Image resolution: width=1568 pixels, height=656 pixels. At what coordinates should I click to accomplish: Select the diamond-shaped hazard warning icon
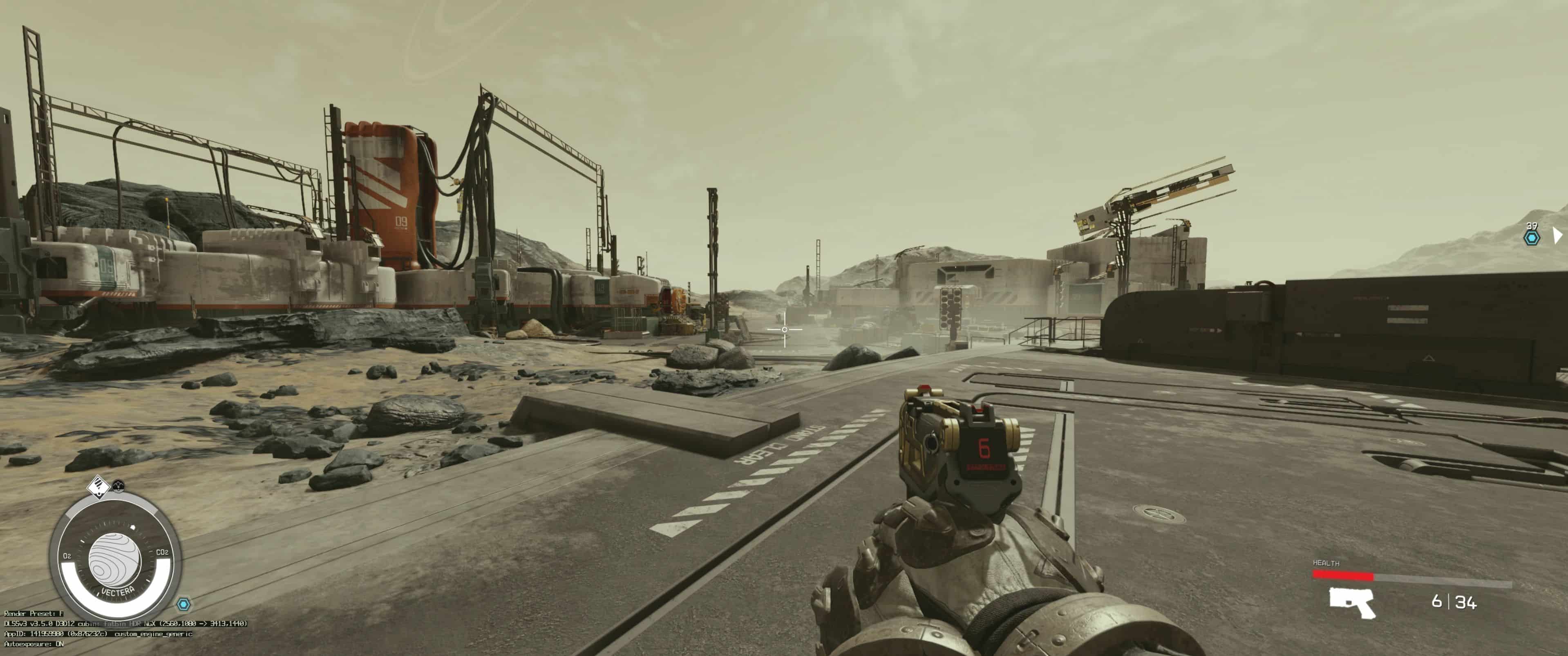coord(97,486)
